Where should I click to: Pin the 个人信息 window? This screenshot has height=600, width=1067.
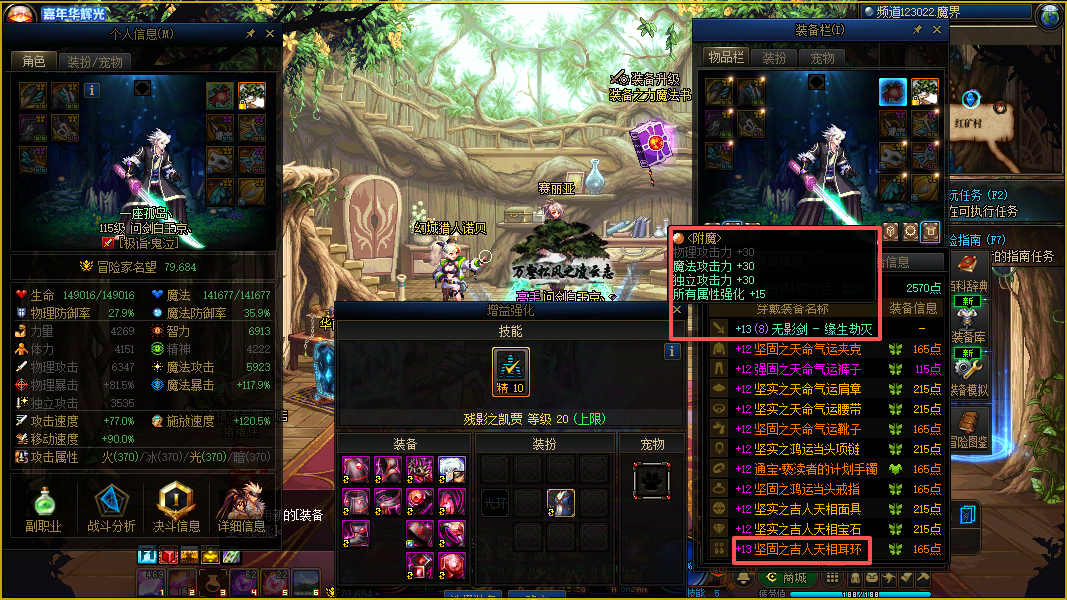(x=251, y=33)
